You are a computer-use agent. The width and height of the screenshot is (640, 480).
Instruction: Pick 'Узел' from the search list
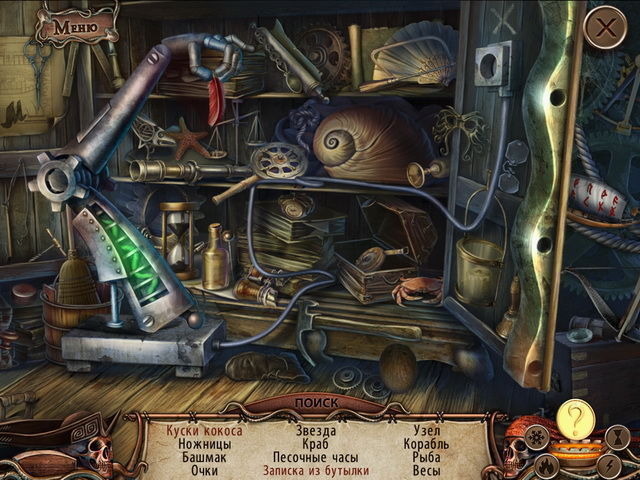[426, 431]
